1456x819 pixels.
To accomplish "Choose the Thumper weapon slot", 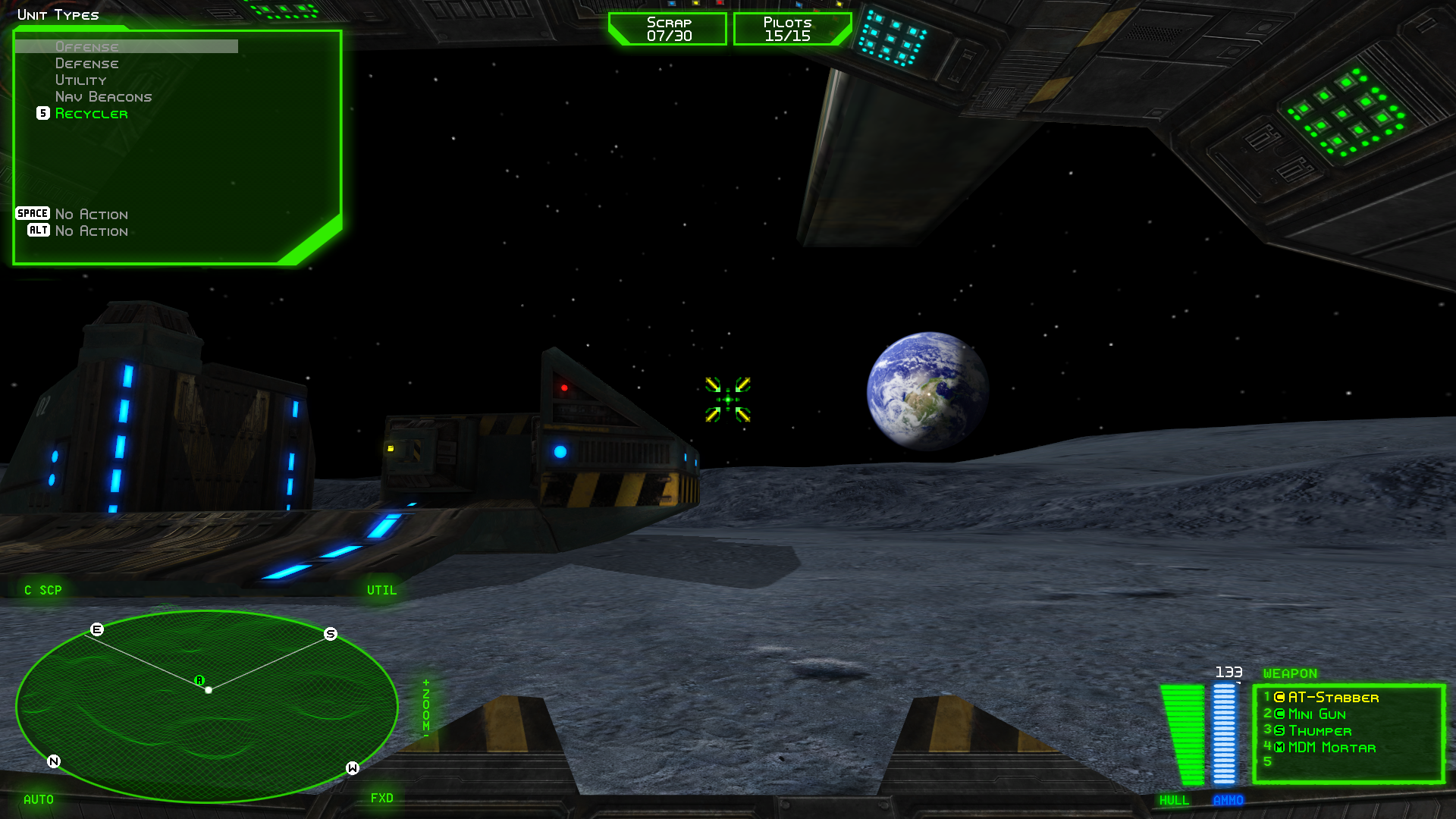I will [x=1319, y=731].
